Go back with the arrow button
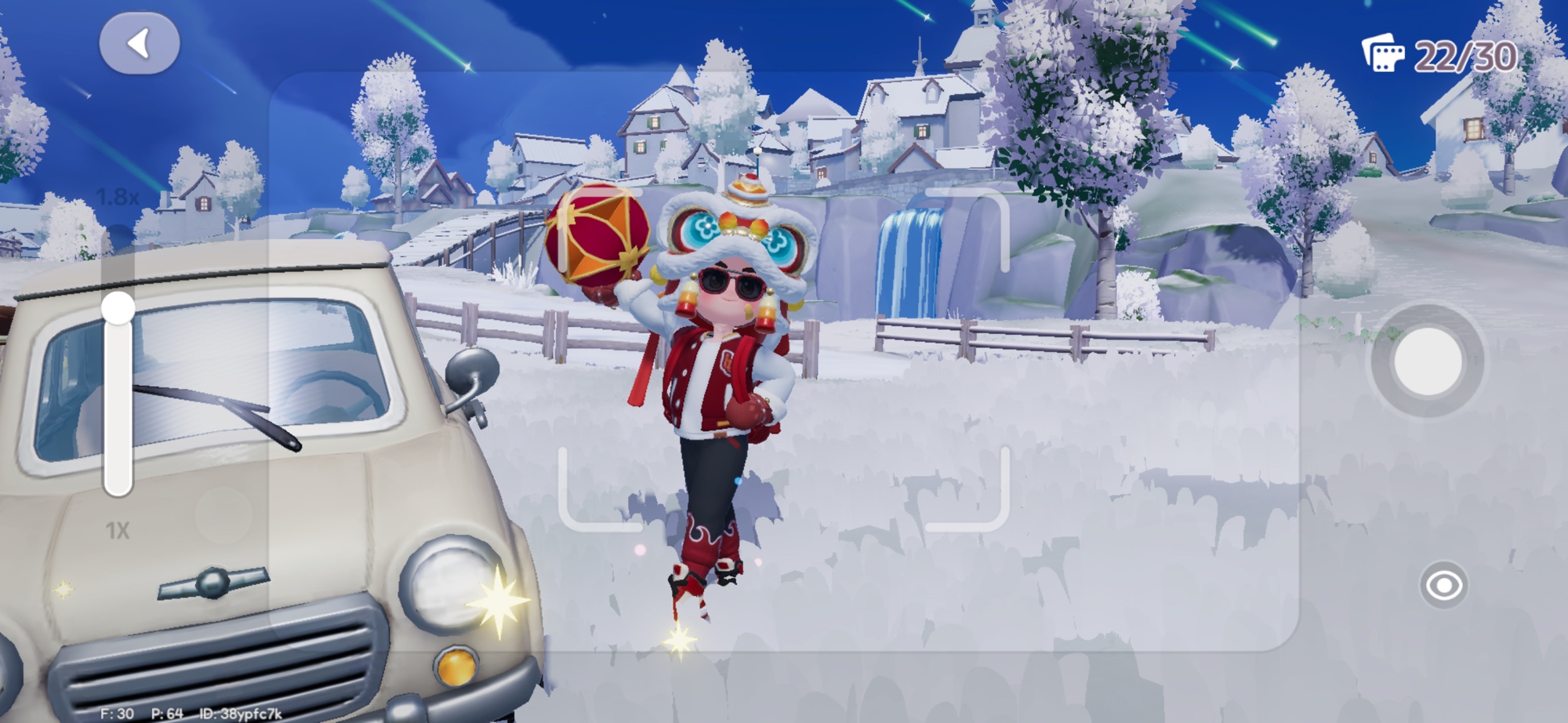Screen dimensions: 1568x723 click(x=140, y=44)
